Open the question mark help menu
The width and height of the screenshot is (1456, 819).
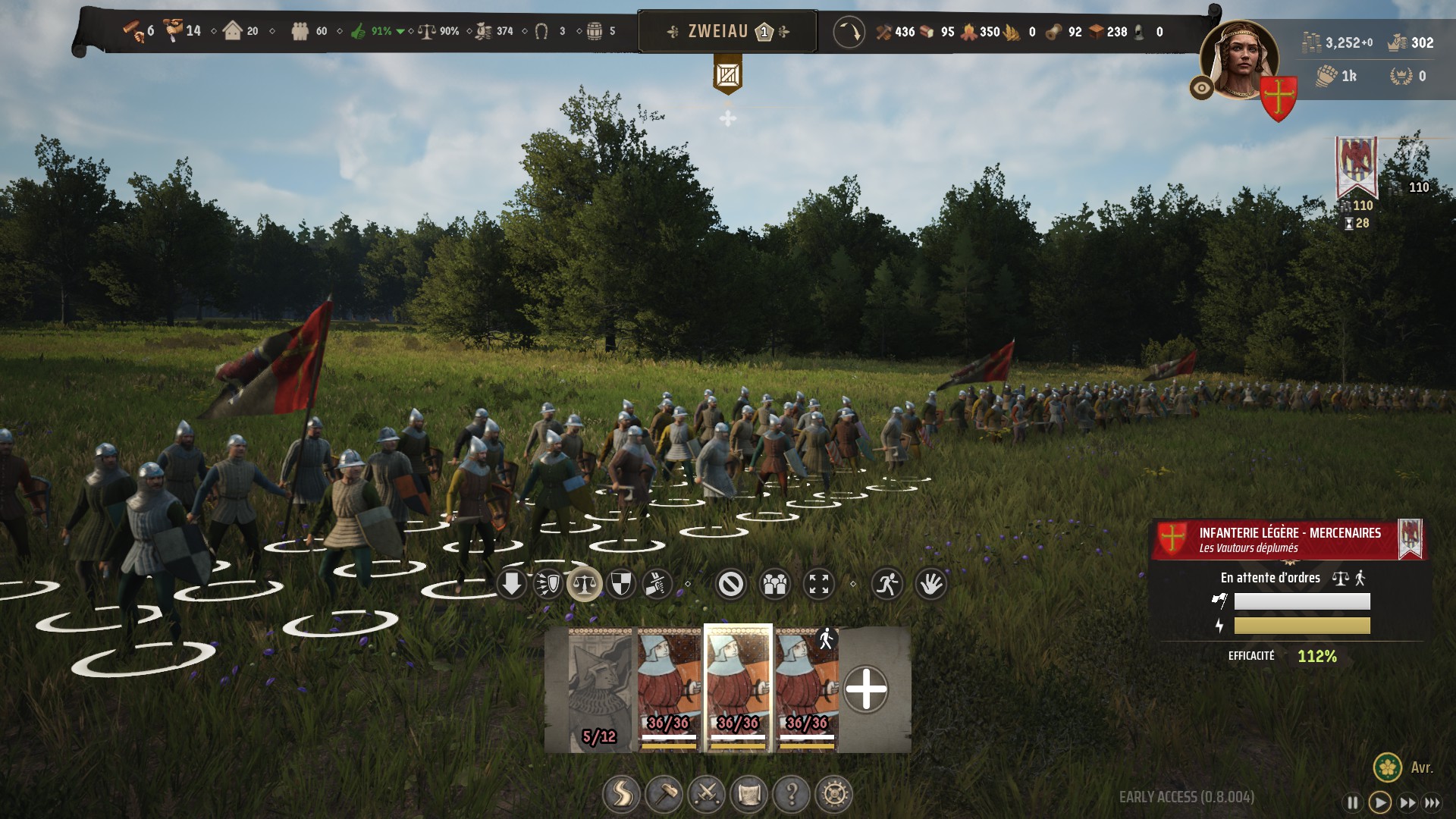(792, 794)
